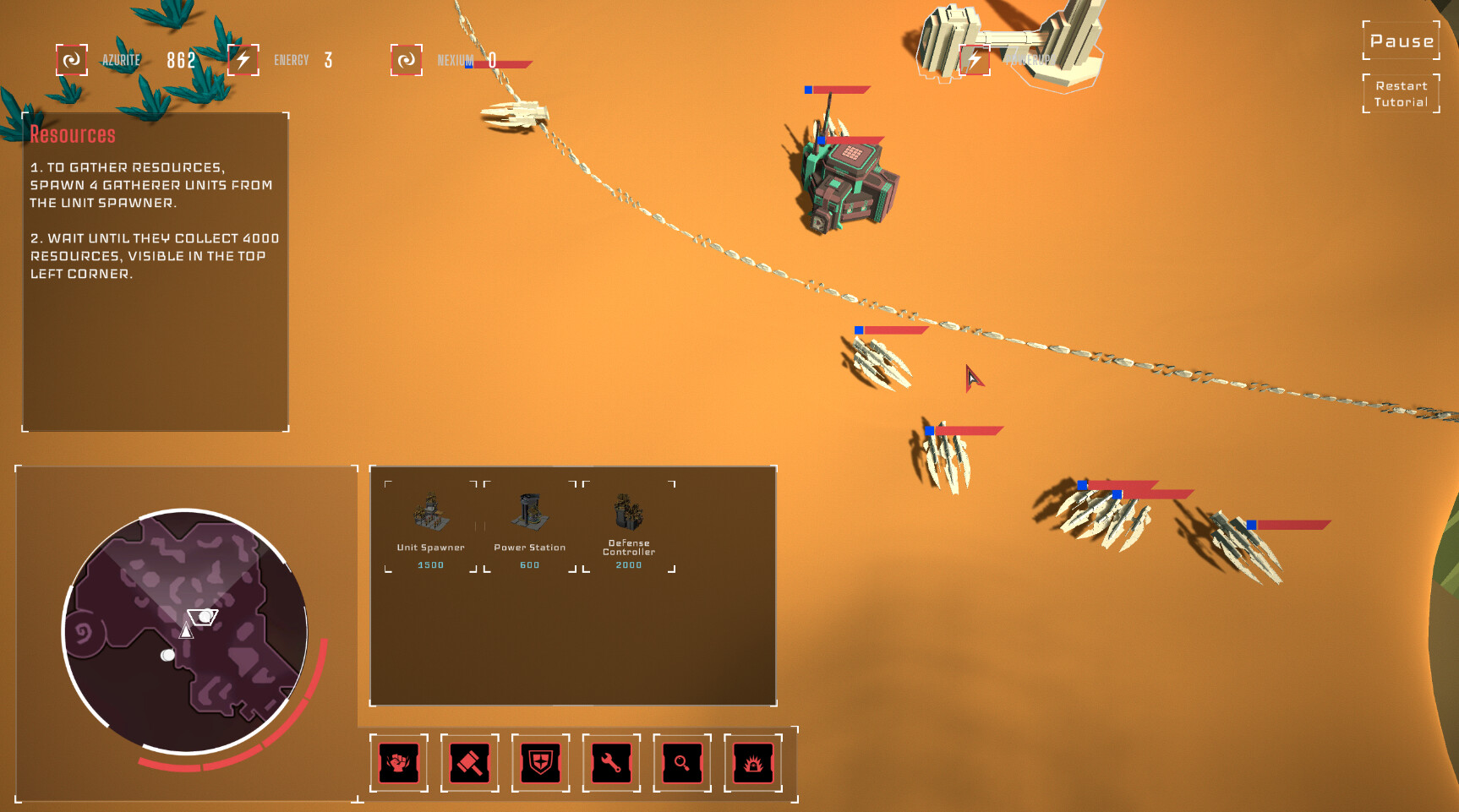Select the hammer build icon
Image resolution: width=1459 pixels, height=812 pixels.
pyautogui.click(x=470, y=763)
